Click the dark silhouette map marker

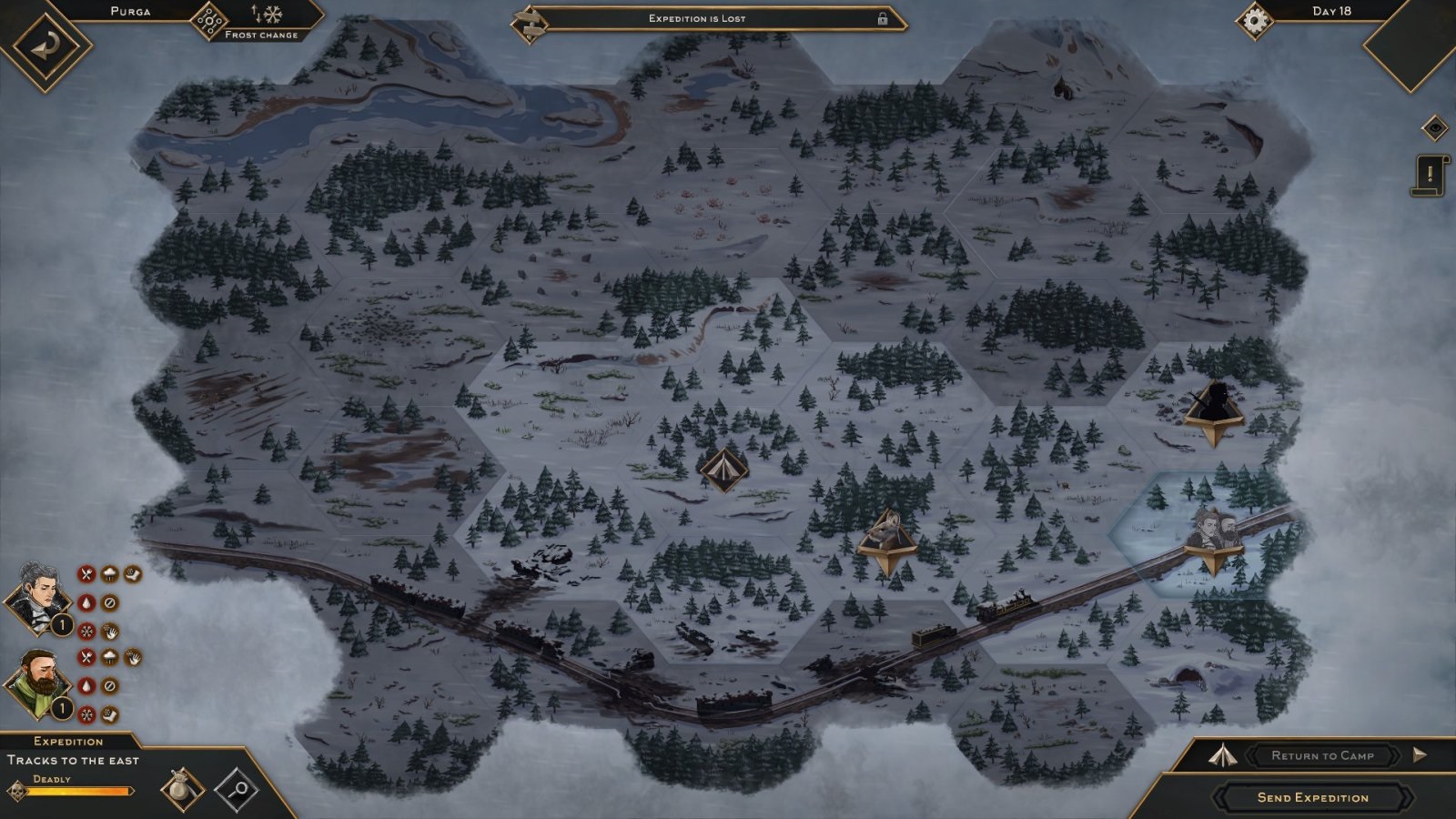1214,409
